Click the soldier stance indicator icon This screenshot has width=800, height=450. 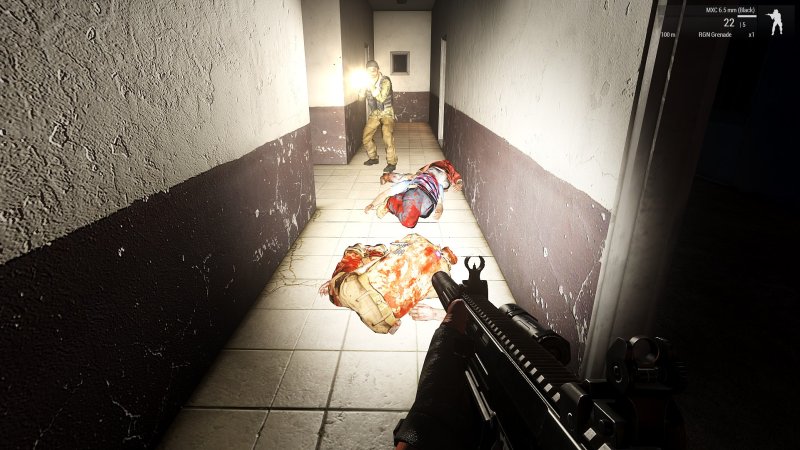(774, 22)
